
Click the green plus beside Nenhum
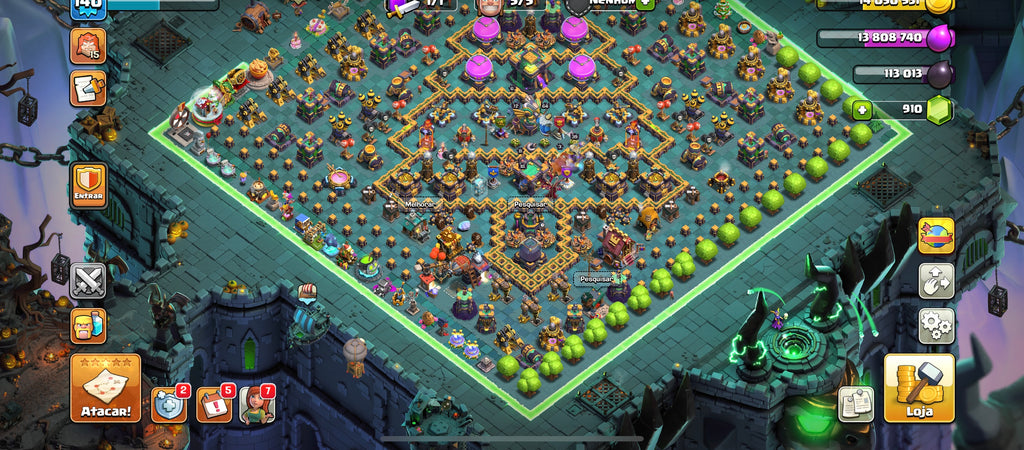(646, 3)
